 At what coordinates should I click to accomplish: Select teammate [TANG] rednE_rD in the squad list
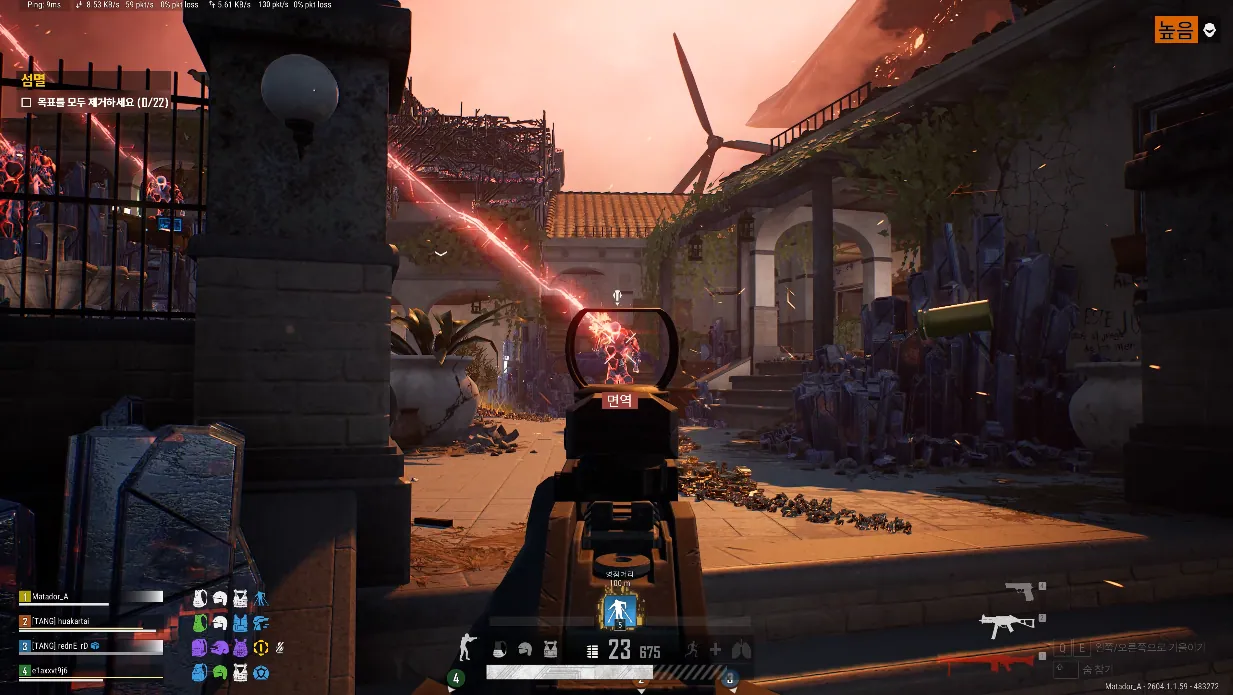tap(90, 647)
